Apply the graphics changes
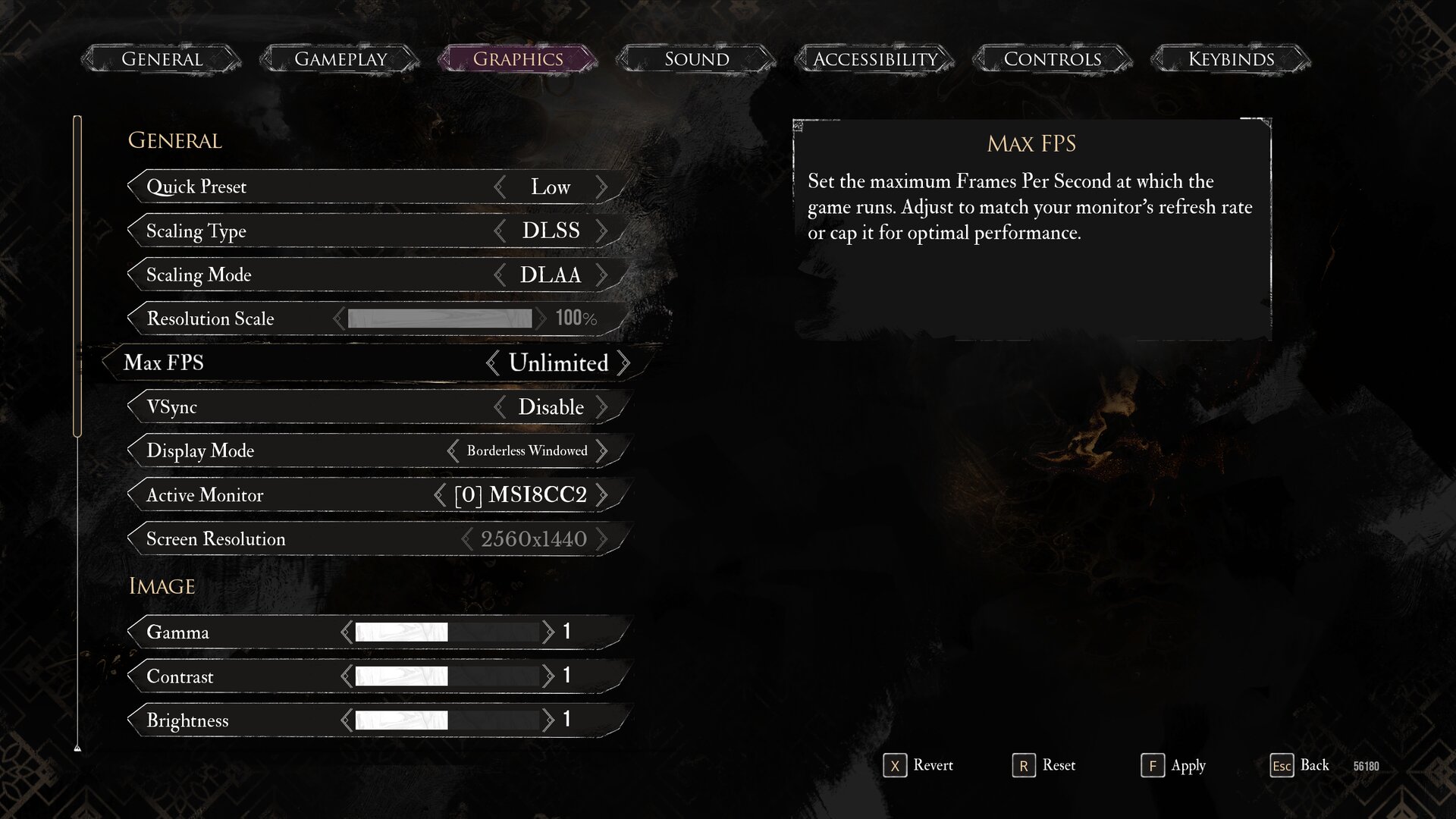 (1172, 766)
